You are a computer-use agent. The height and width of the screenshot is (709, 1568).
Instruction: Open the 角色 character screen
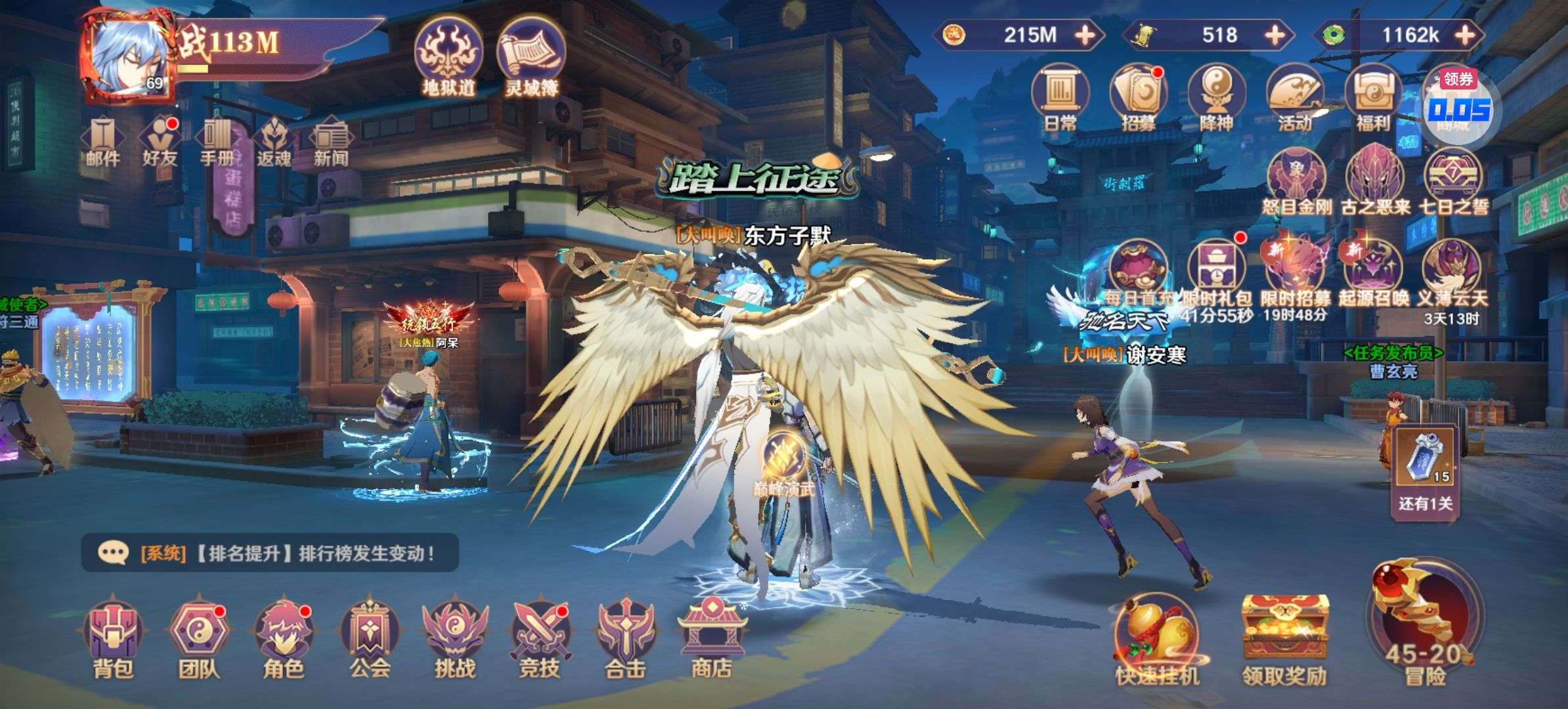click(284, 635)
